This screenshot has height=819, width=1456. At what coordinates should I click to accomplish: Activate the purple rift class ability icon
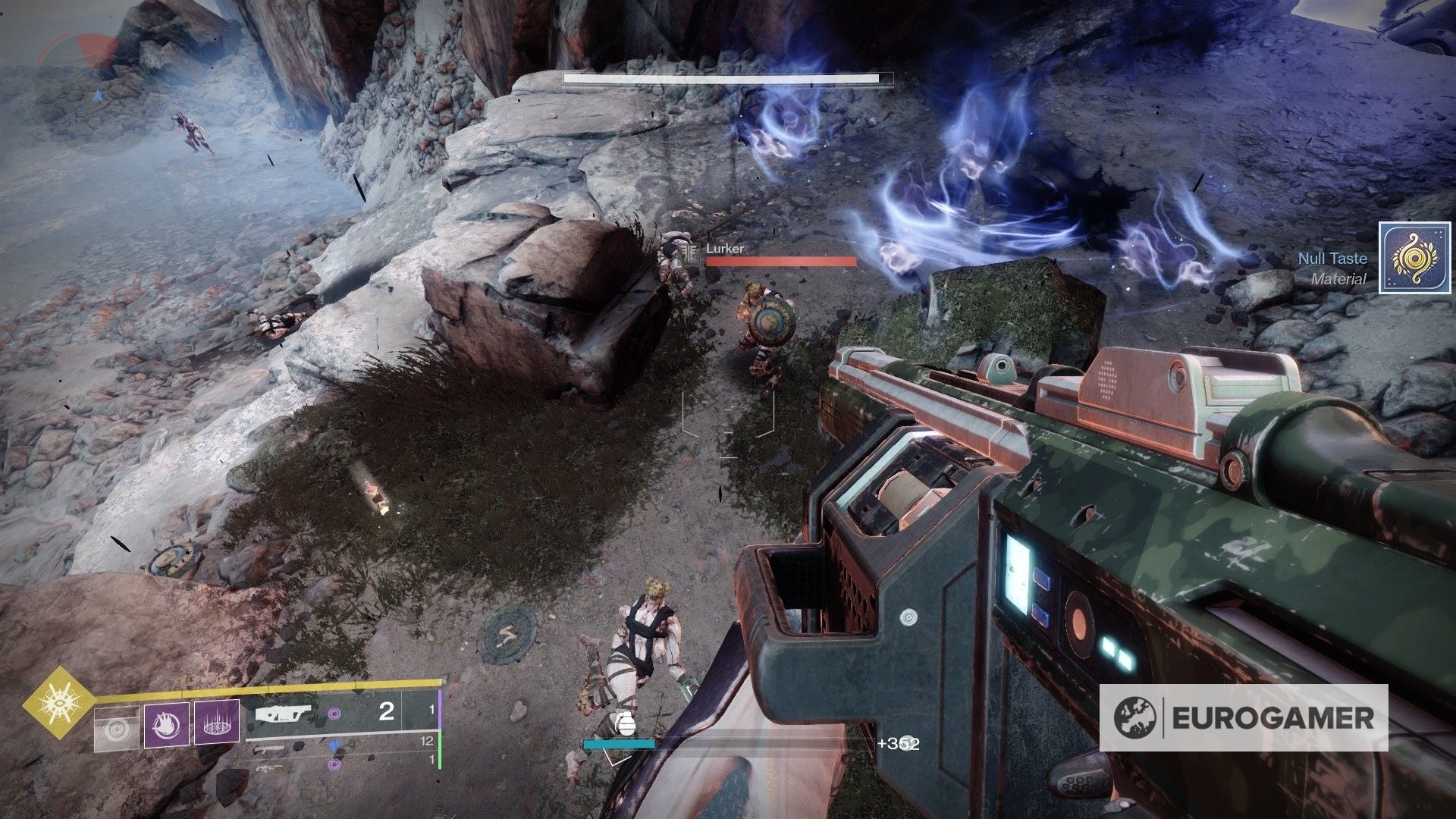pyautogui.click(x=217, y=722)
